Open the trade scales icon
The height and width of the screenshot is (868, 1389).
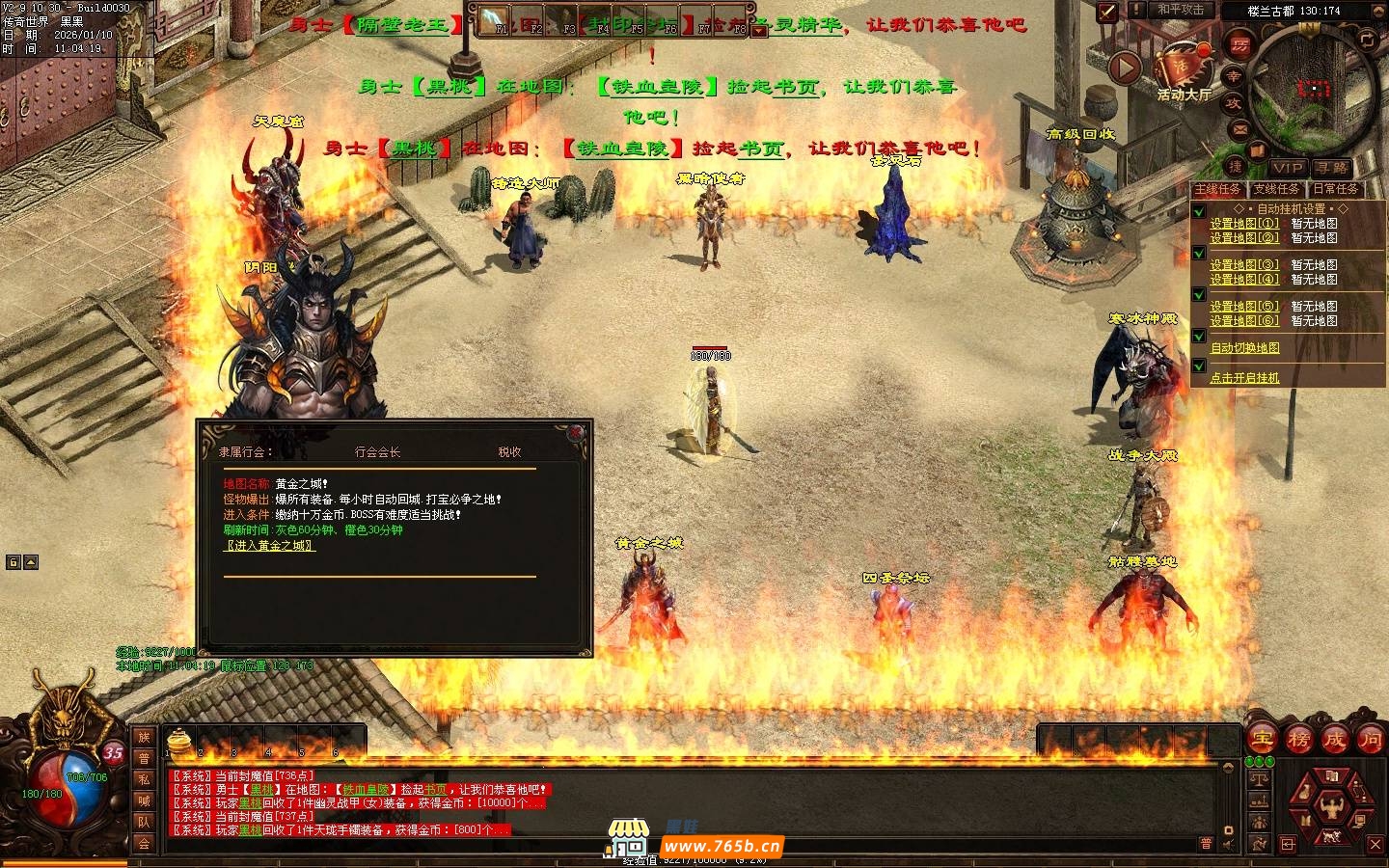[x=1259, y=777]
